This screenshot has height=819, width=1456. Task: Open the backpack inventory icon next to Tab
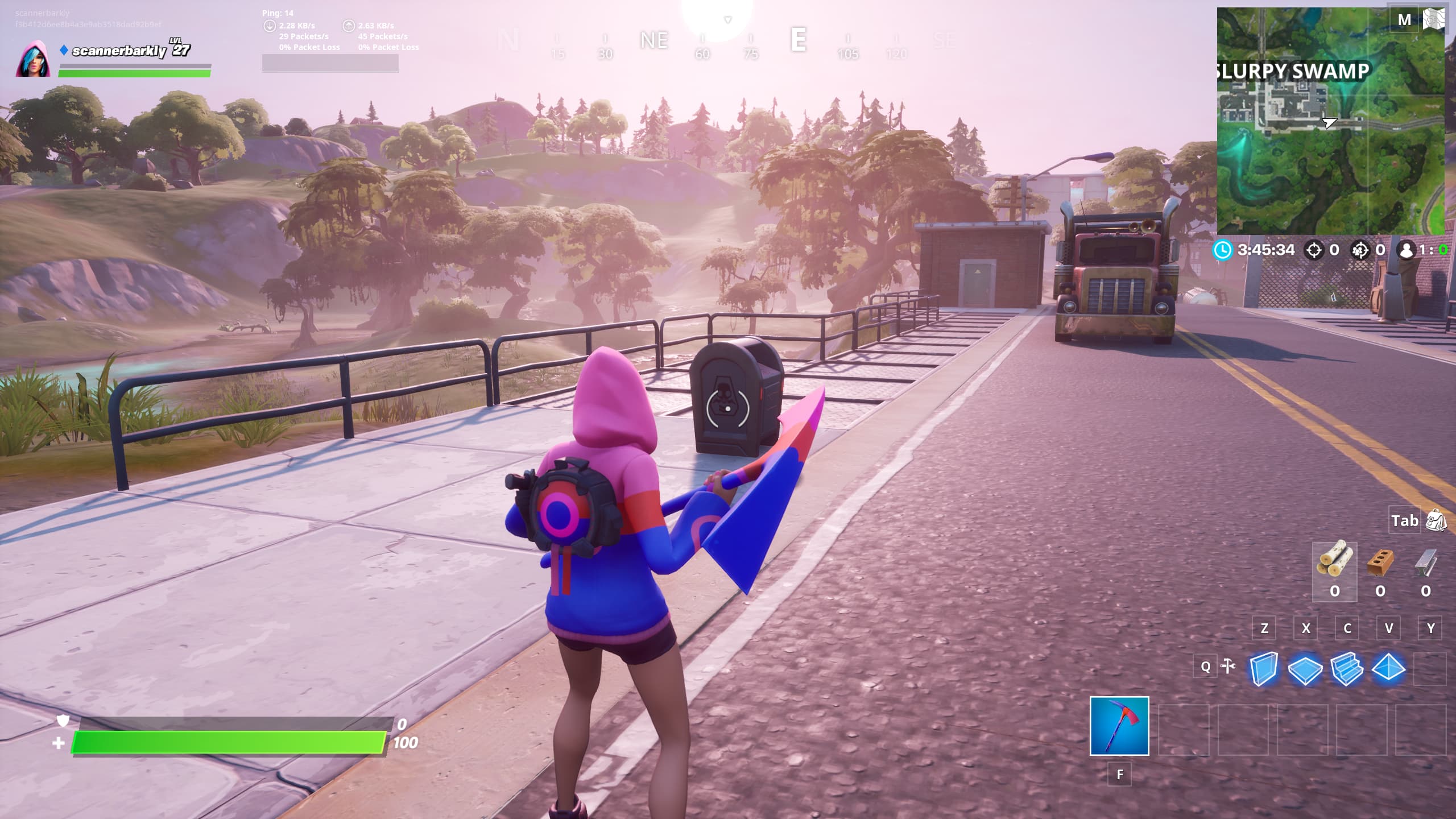[x=1434, y=520]
